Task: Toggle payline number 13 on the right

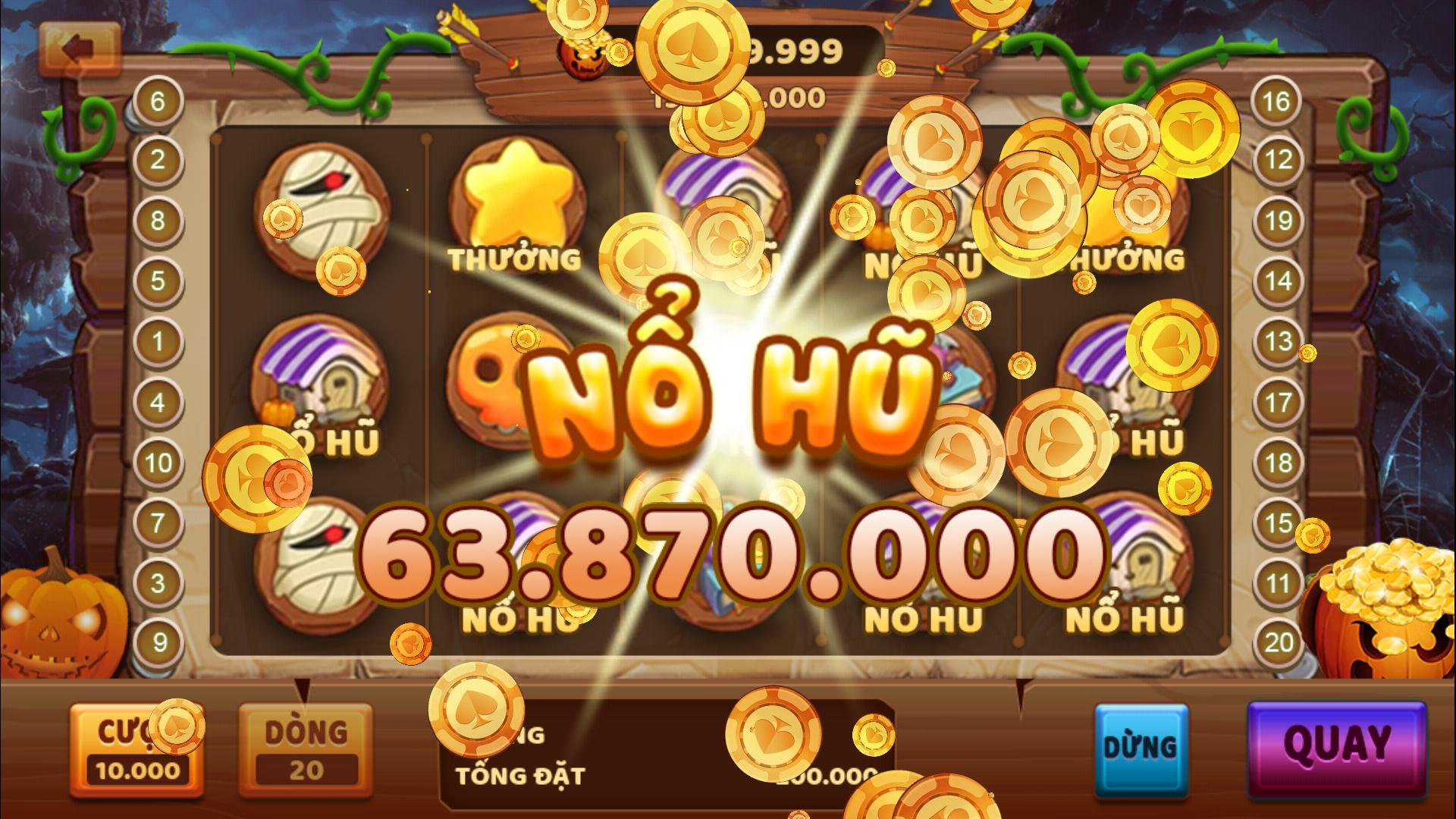Action: point(1278,343)
